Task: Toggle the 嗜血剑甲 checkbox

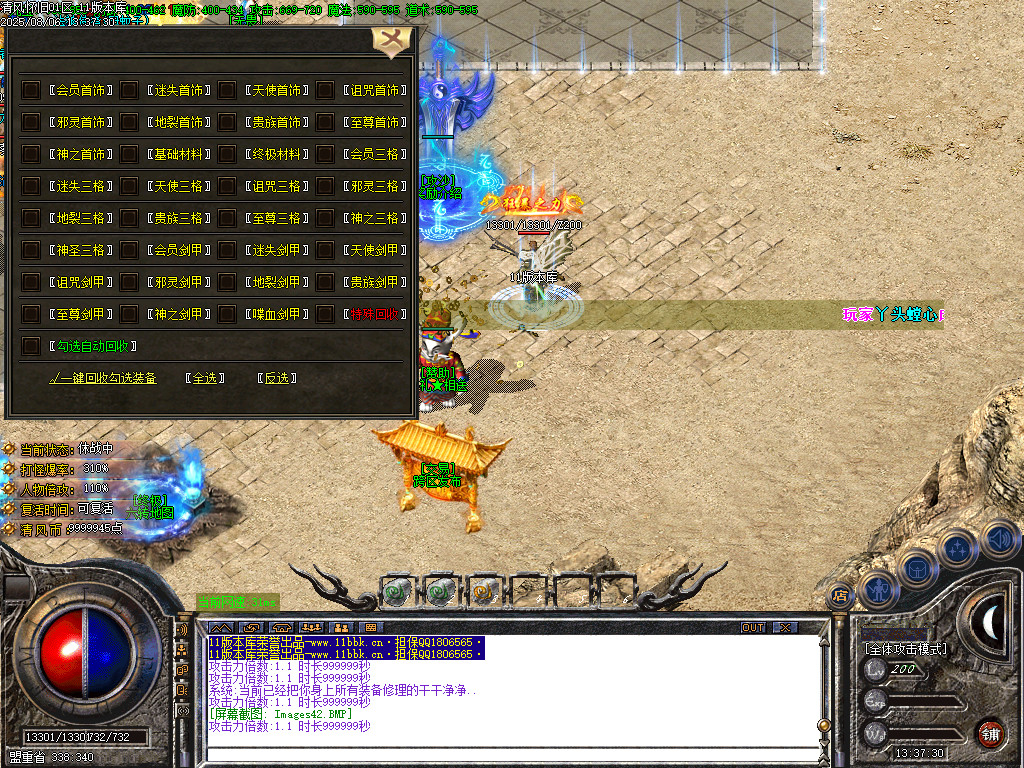Action: [x=227, y=314]
